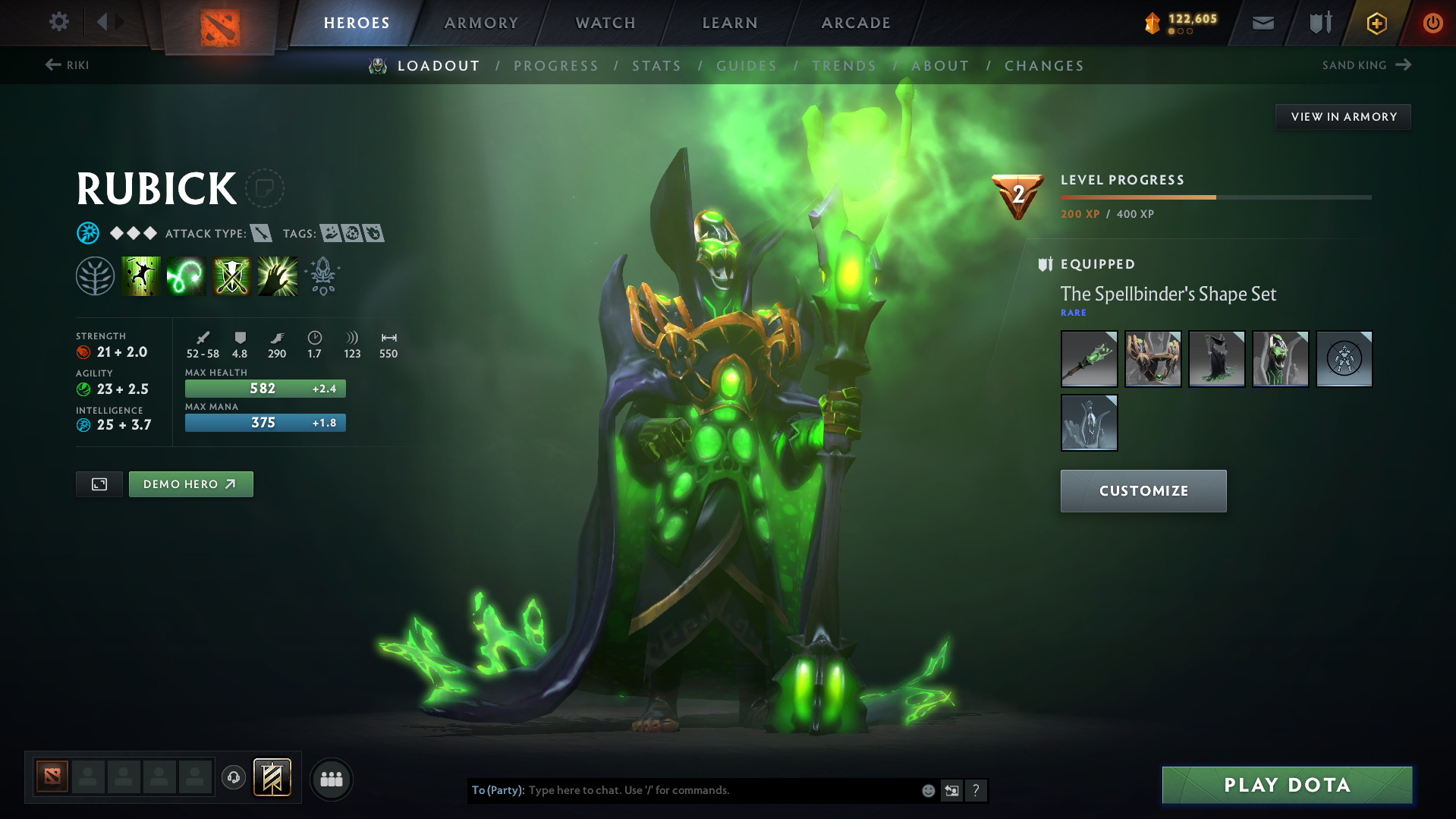Open Rubick's facets leaf icon
The image size is (1456, 819).
(94, 276)
